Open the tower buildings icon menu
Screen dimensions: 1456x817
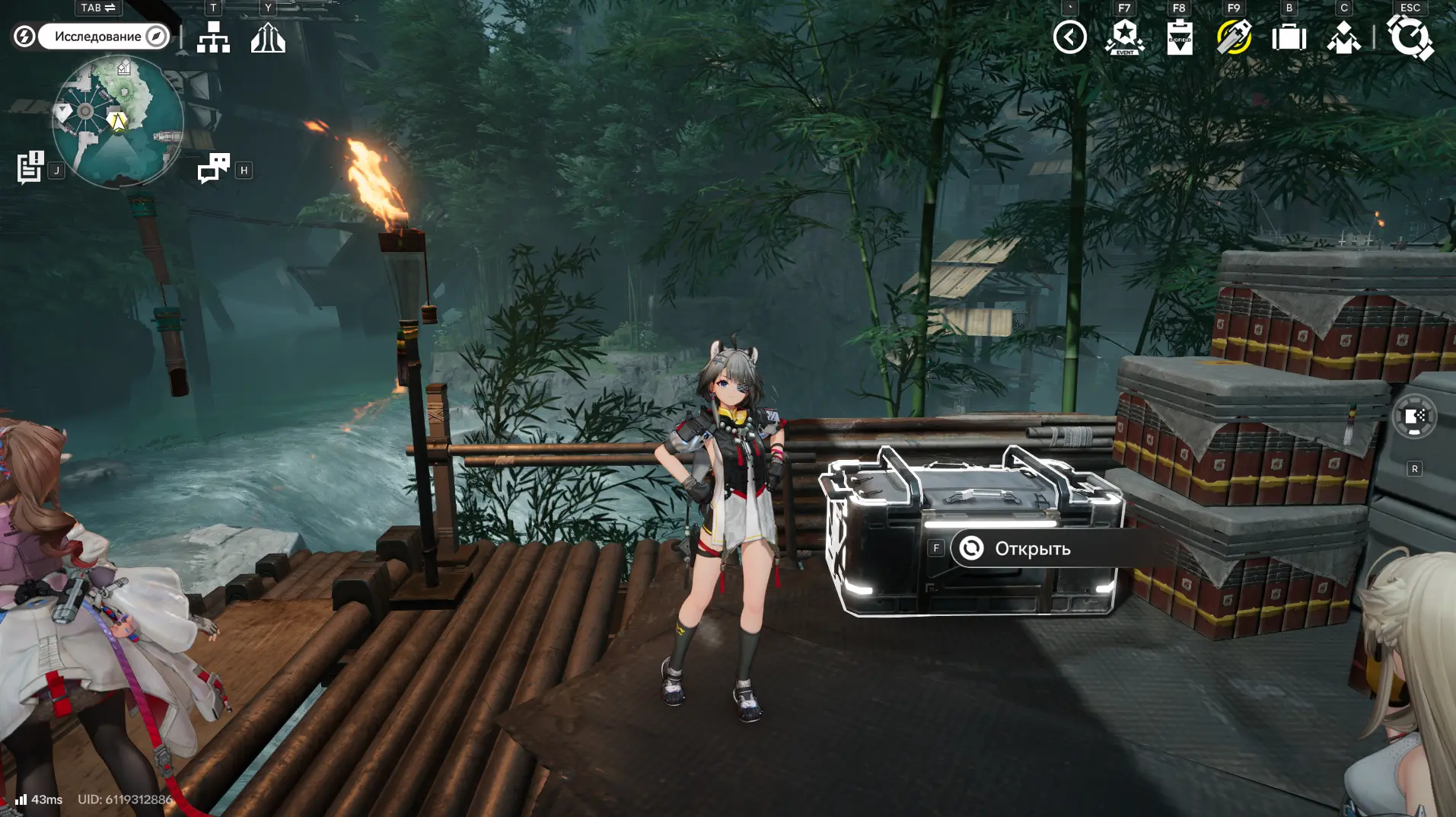coord(268,37)
